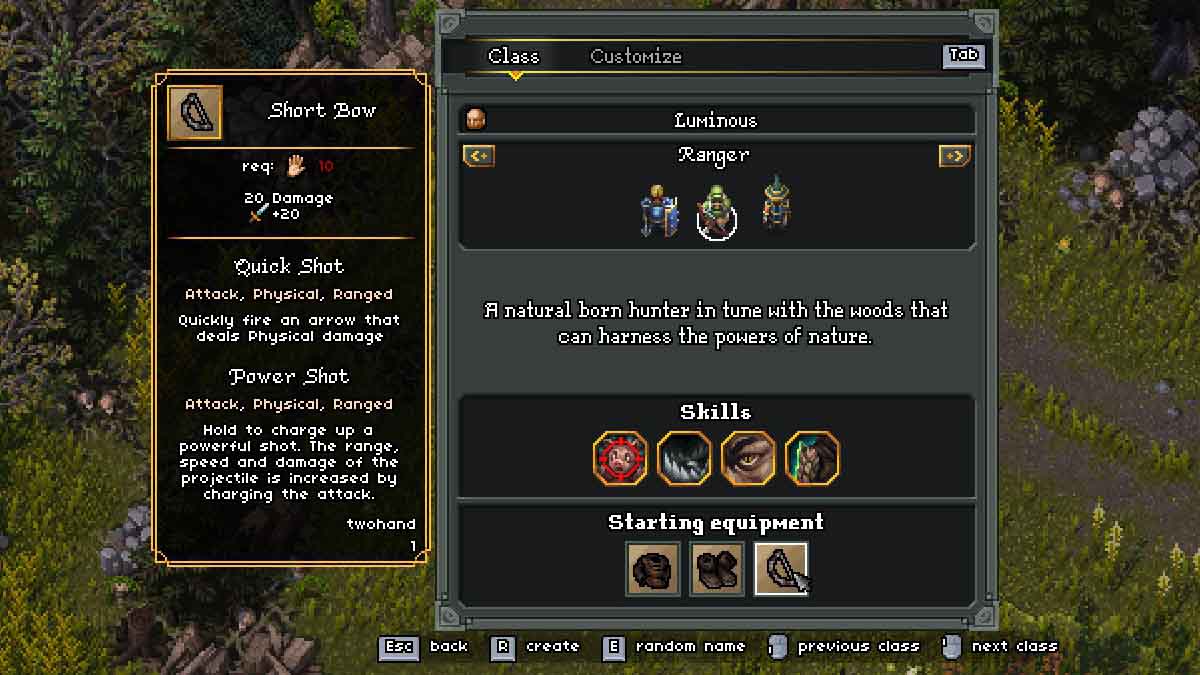Choose the blue armored knight class sprite

pos(656,210)
